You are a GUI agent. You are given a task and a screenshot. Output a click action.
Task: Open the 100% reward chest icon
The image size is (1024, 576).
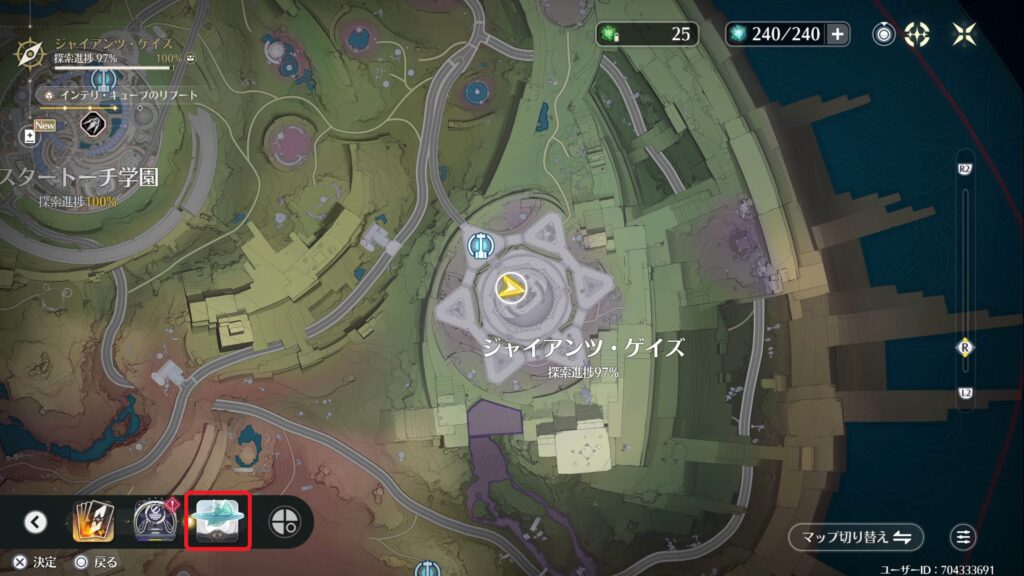[190, 60]
